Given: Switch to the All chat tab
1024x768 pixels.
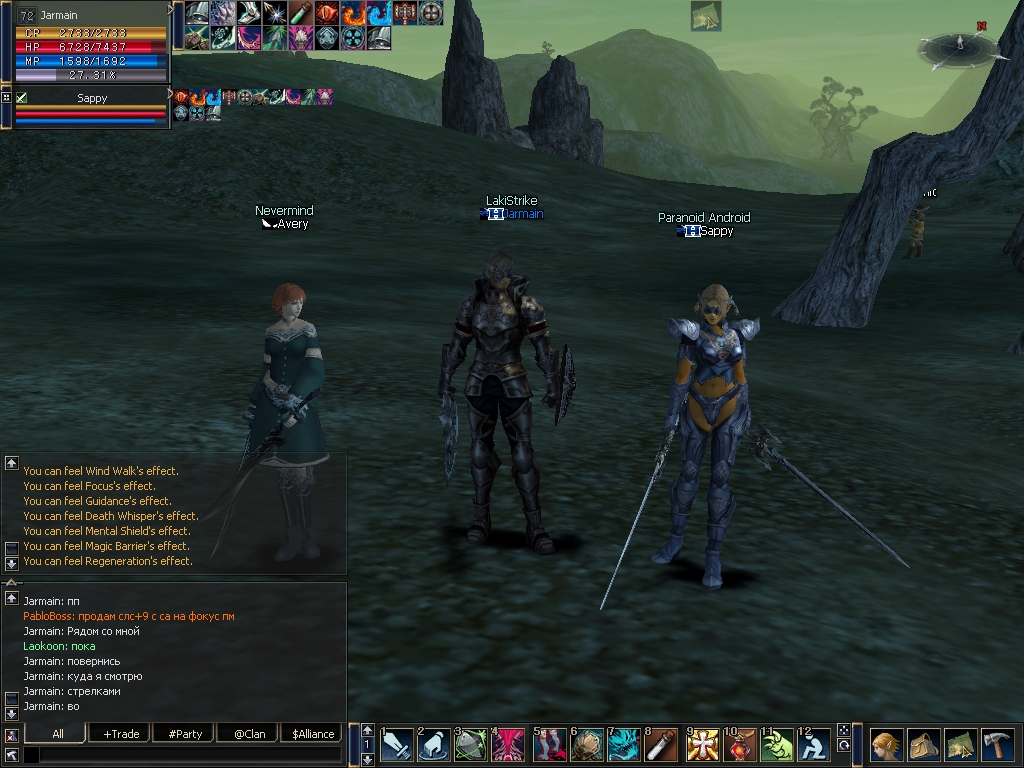Looking at the screenshot, I should coord(58,734).
